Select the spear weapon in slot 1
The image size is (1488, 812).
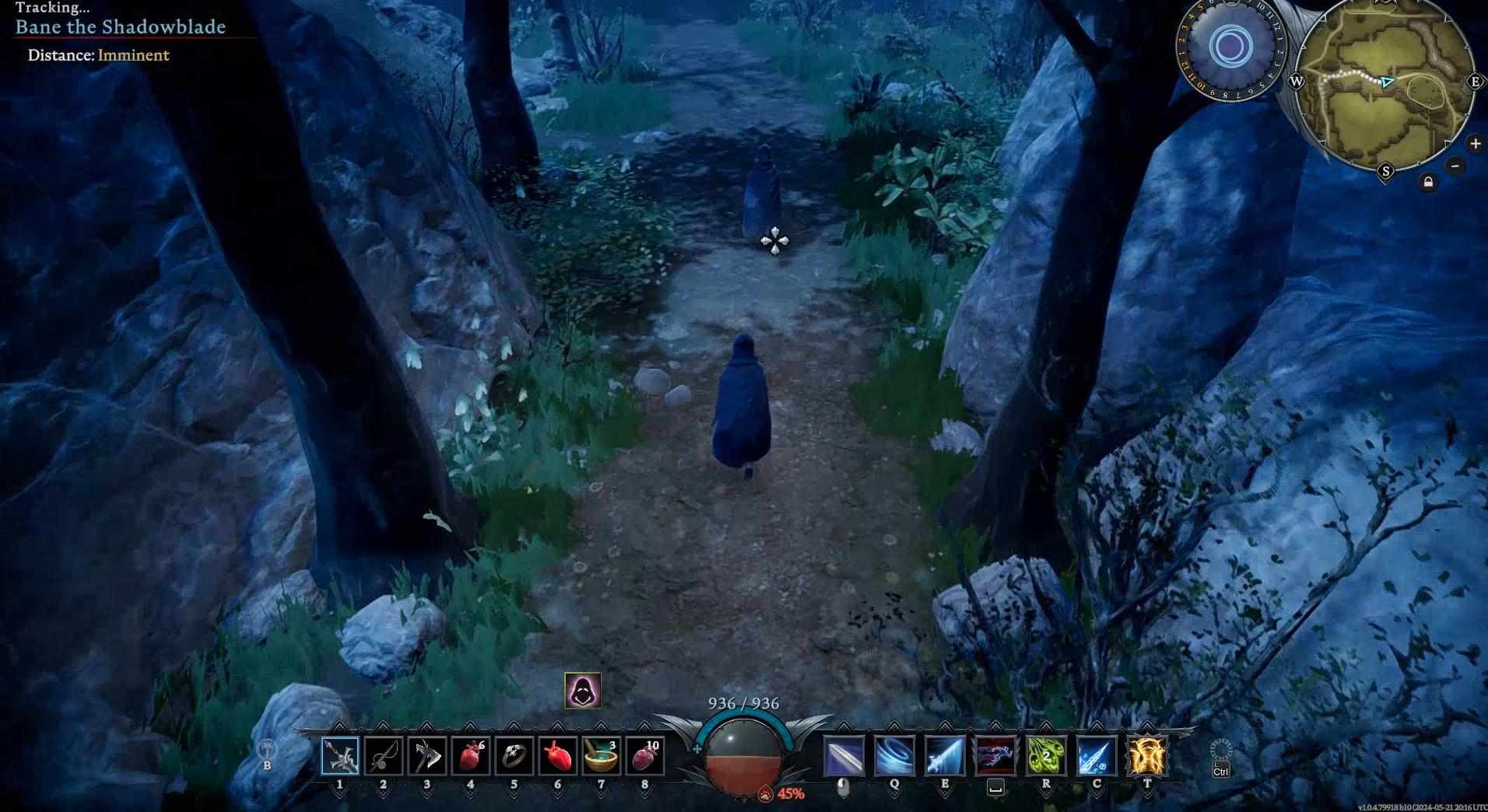[x=340, y=756]
